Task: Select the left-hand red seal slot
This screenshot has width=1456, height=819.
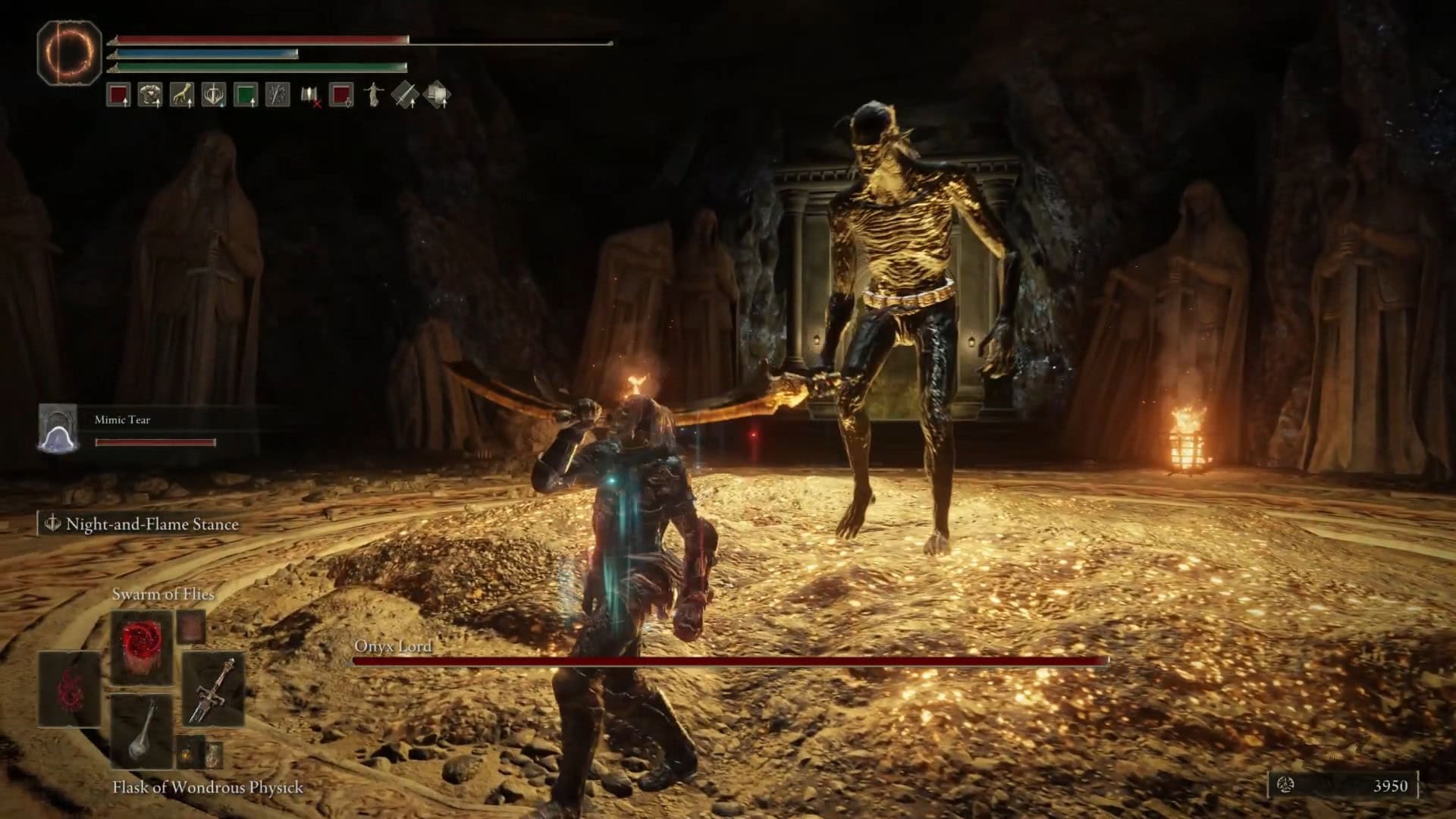Action: coord(70,689)
